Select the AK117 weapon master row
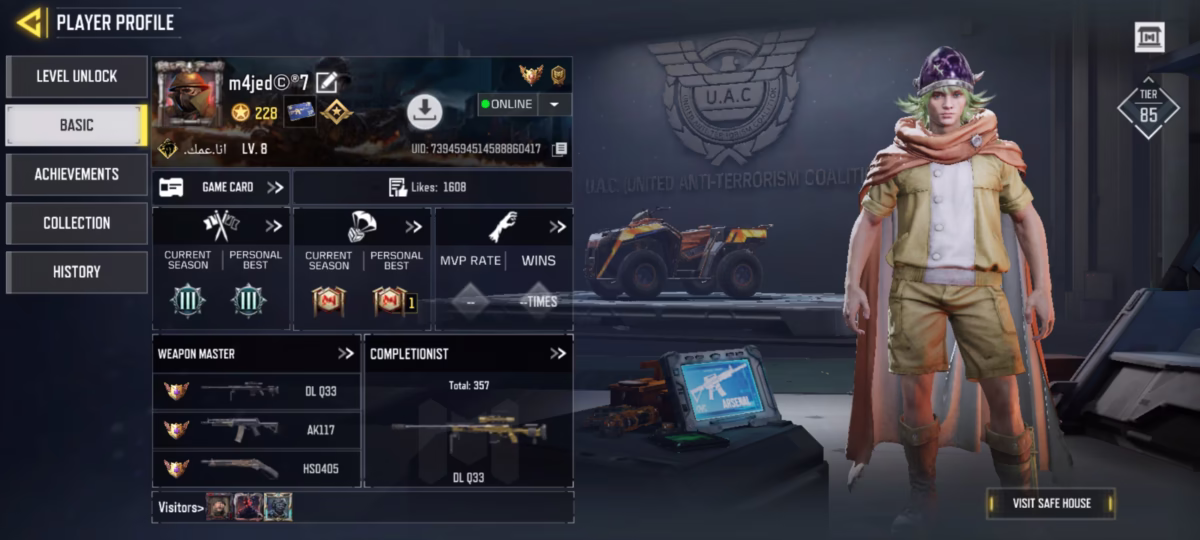The image size is (1200, 540). click(256, 429)
